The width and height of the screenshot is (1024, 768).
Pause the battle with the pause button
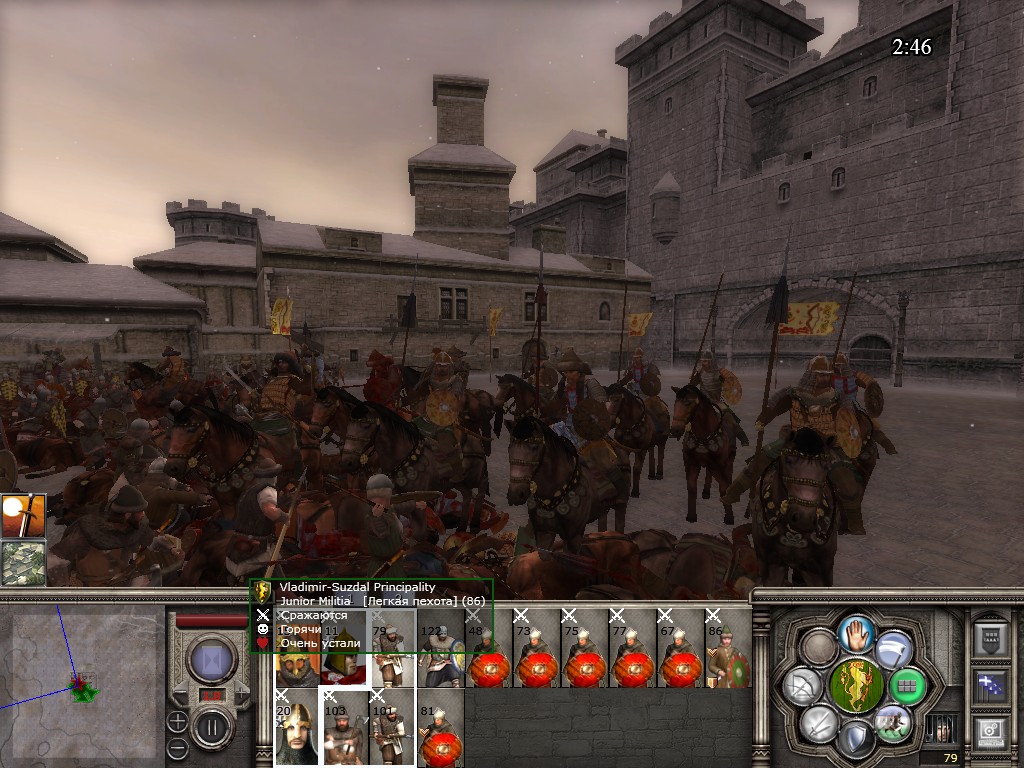click(x=212, y=726)
